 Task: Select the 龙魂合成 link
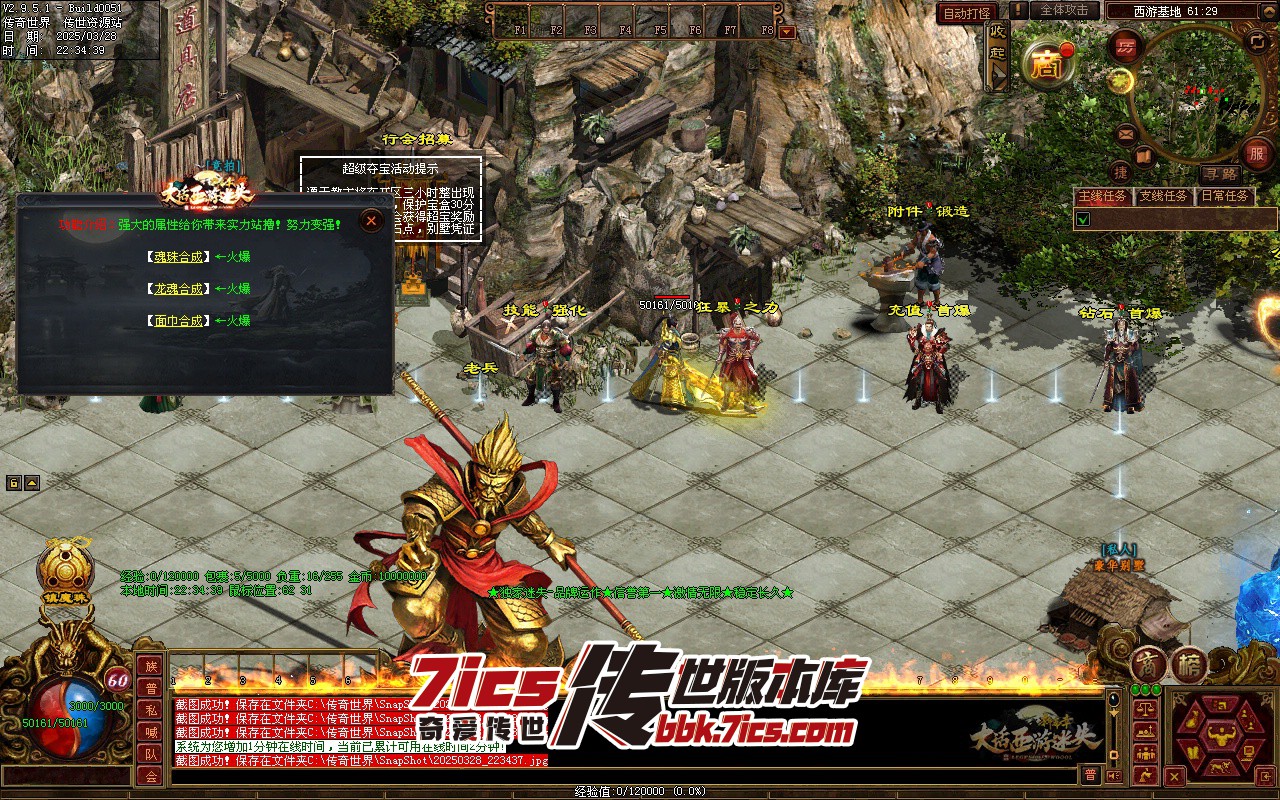(x=178, y=289)
